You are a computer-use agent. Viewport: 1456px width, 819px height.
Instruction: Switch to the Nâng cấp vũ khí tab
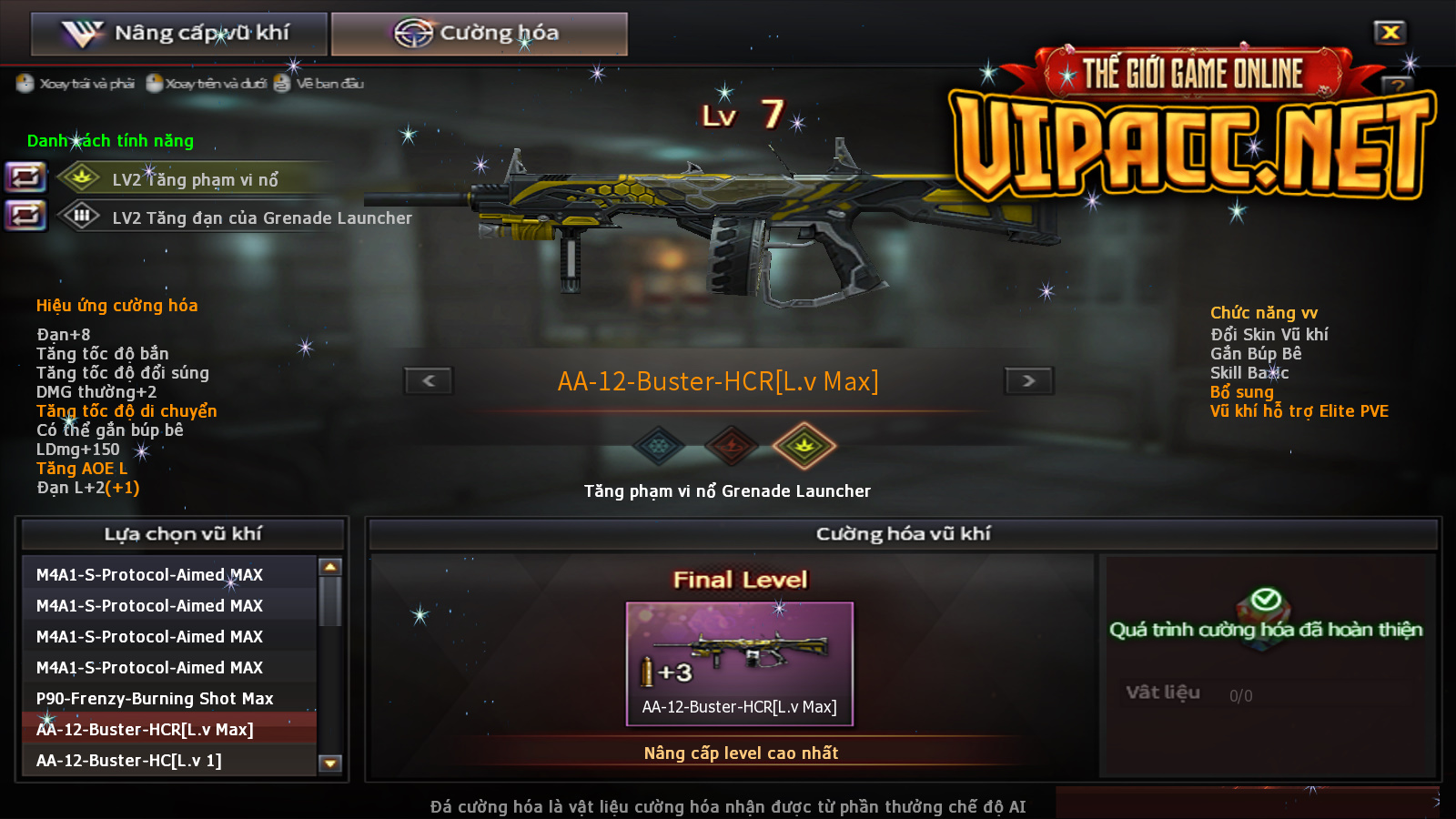[178, 34]
